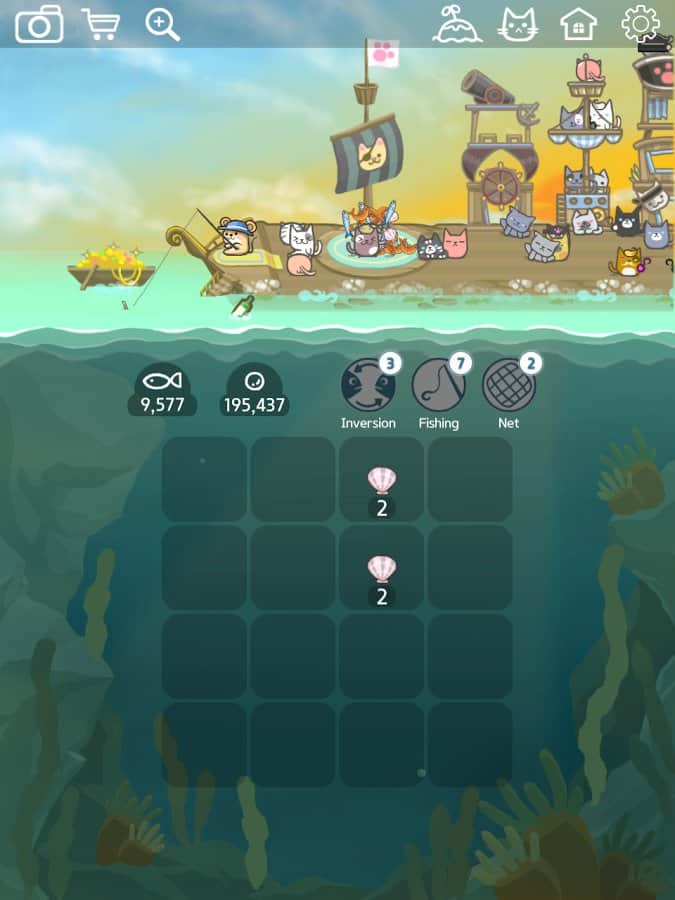Go to the home screen icon
This screenshot has height=900, width=675.
click(579, 24)
